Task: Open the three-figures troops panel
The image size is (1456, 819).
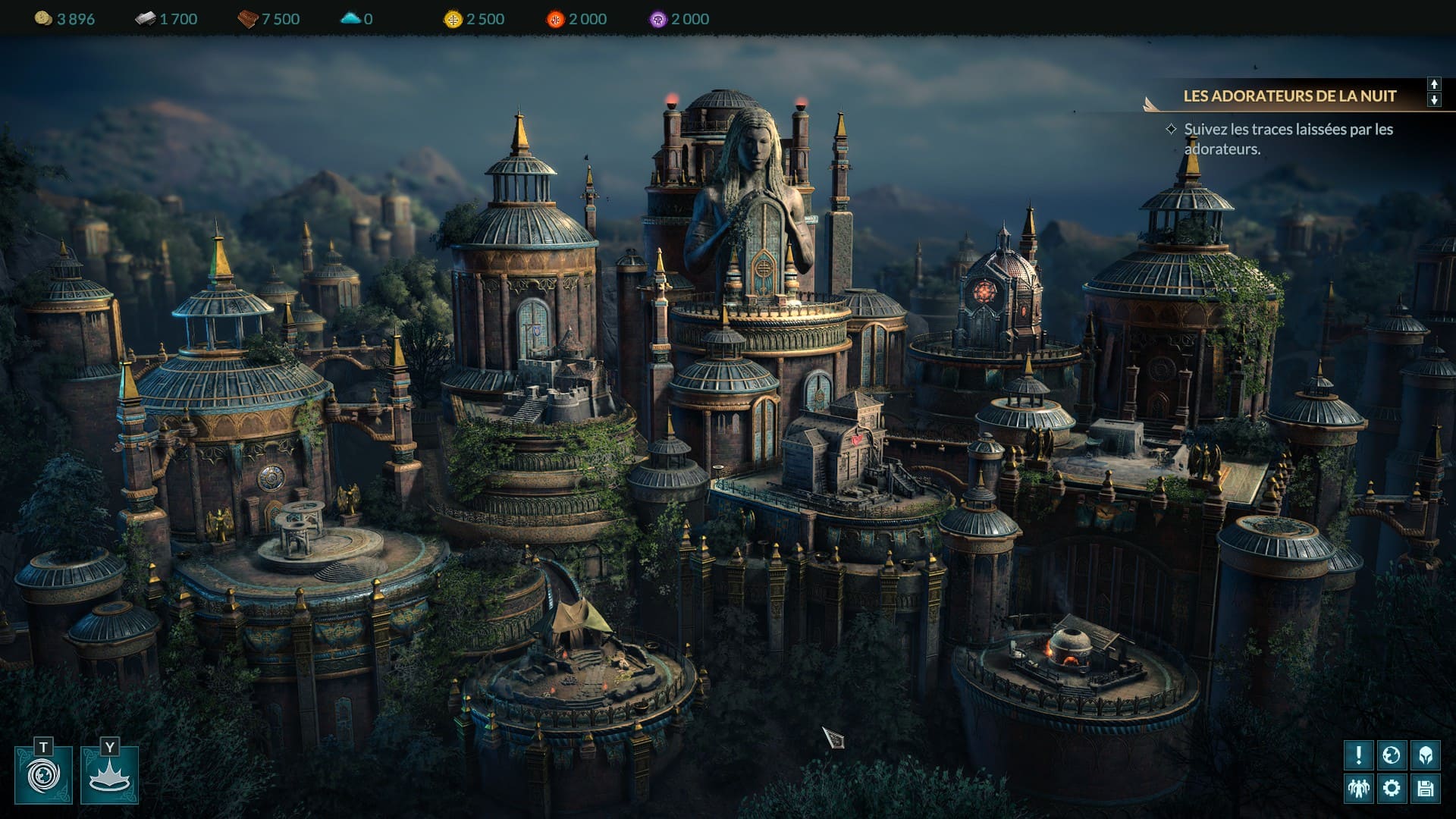Action: click(1358, 788)
